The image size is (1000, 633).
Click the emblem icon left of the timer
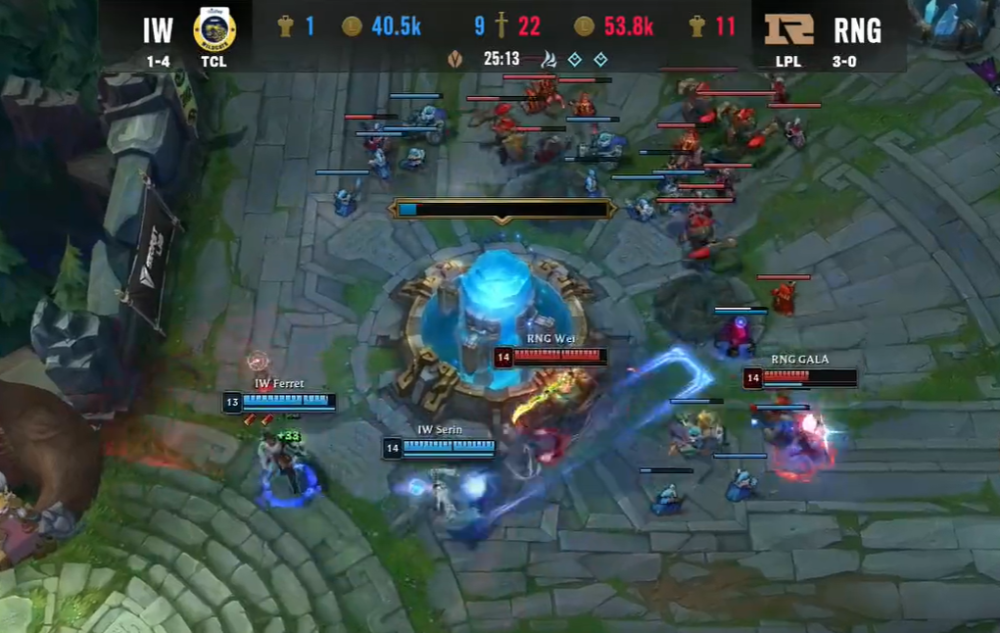(456, 59)
